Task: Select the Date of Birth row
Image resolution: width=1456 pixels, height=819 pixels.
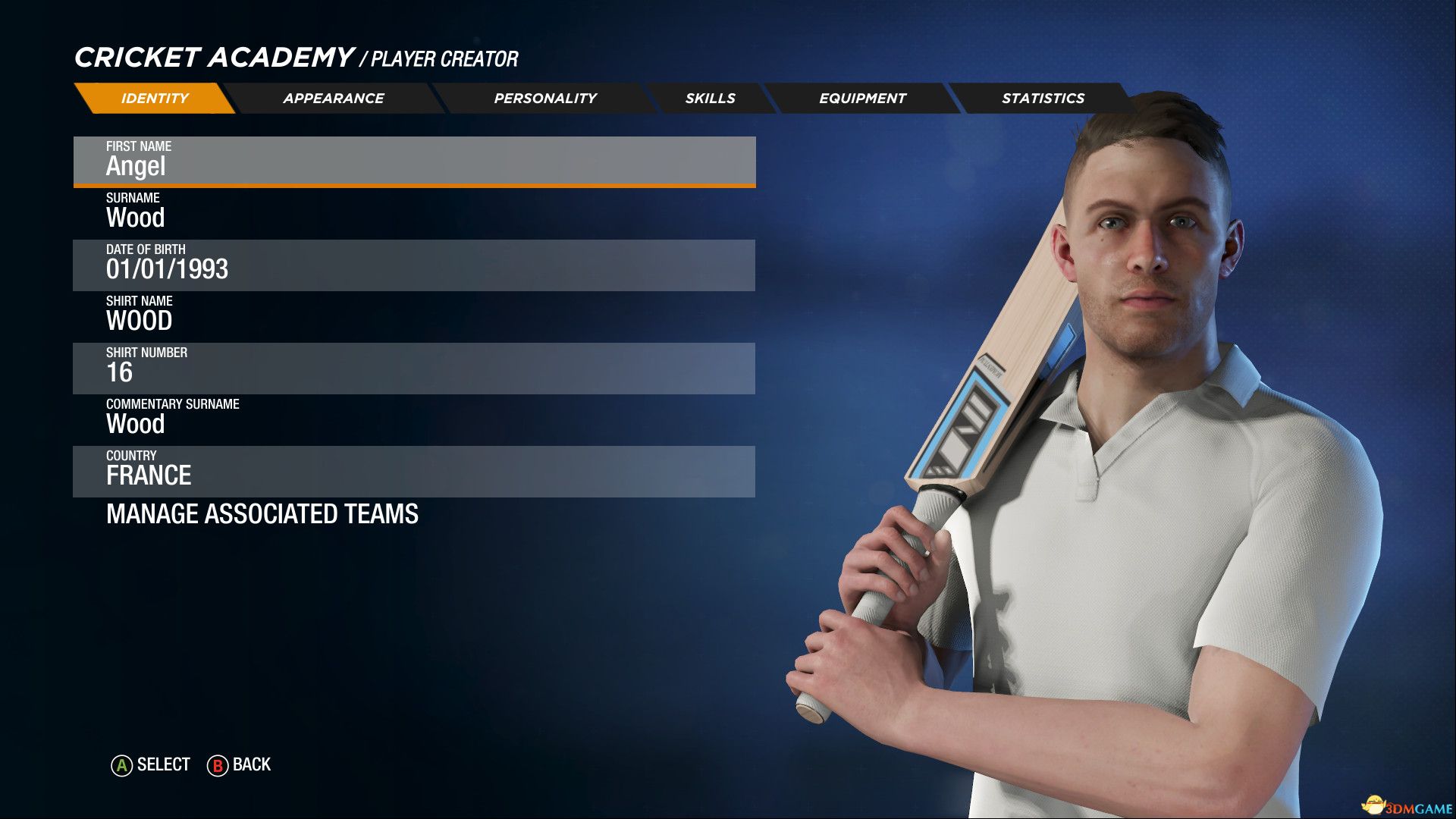Action: (x=414, y=264)
